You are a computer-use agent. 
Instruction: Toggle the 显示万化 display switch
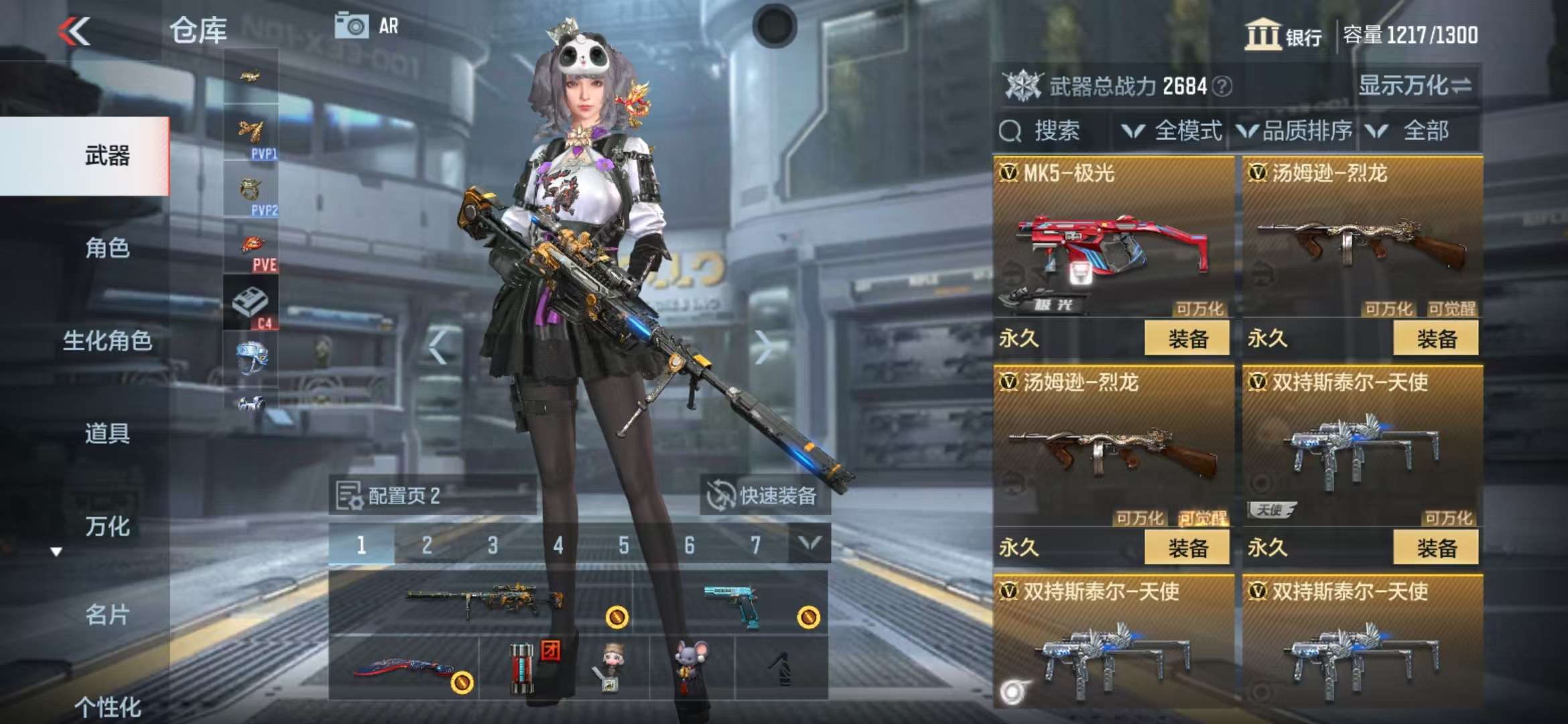[x=1415, y=86]
